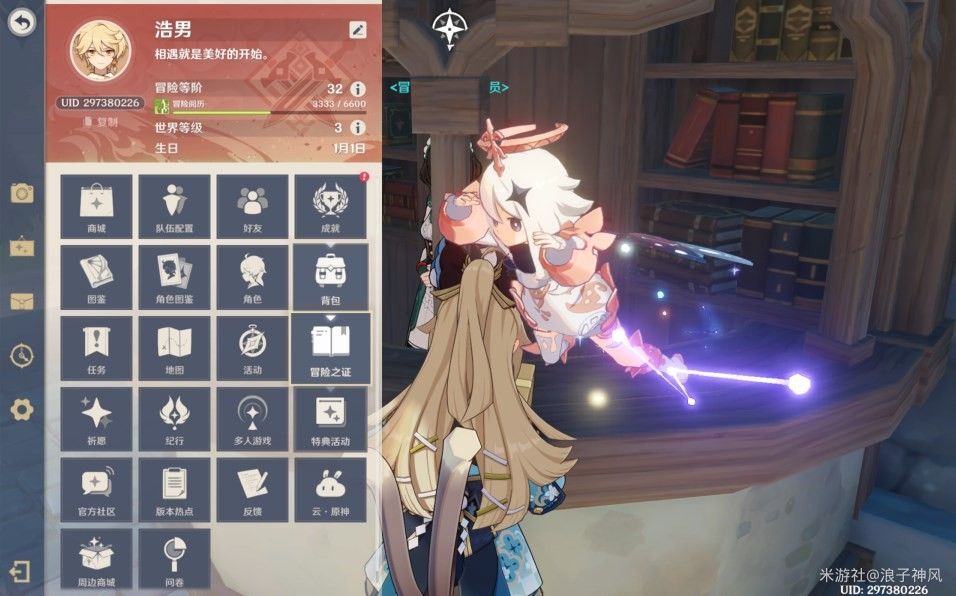Open the 图鉴 archive tile
956x596 pixels.
pyautogui.click(x=96, y=276)
